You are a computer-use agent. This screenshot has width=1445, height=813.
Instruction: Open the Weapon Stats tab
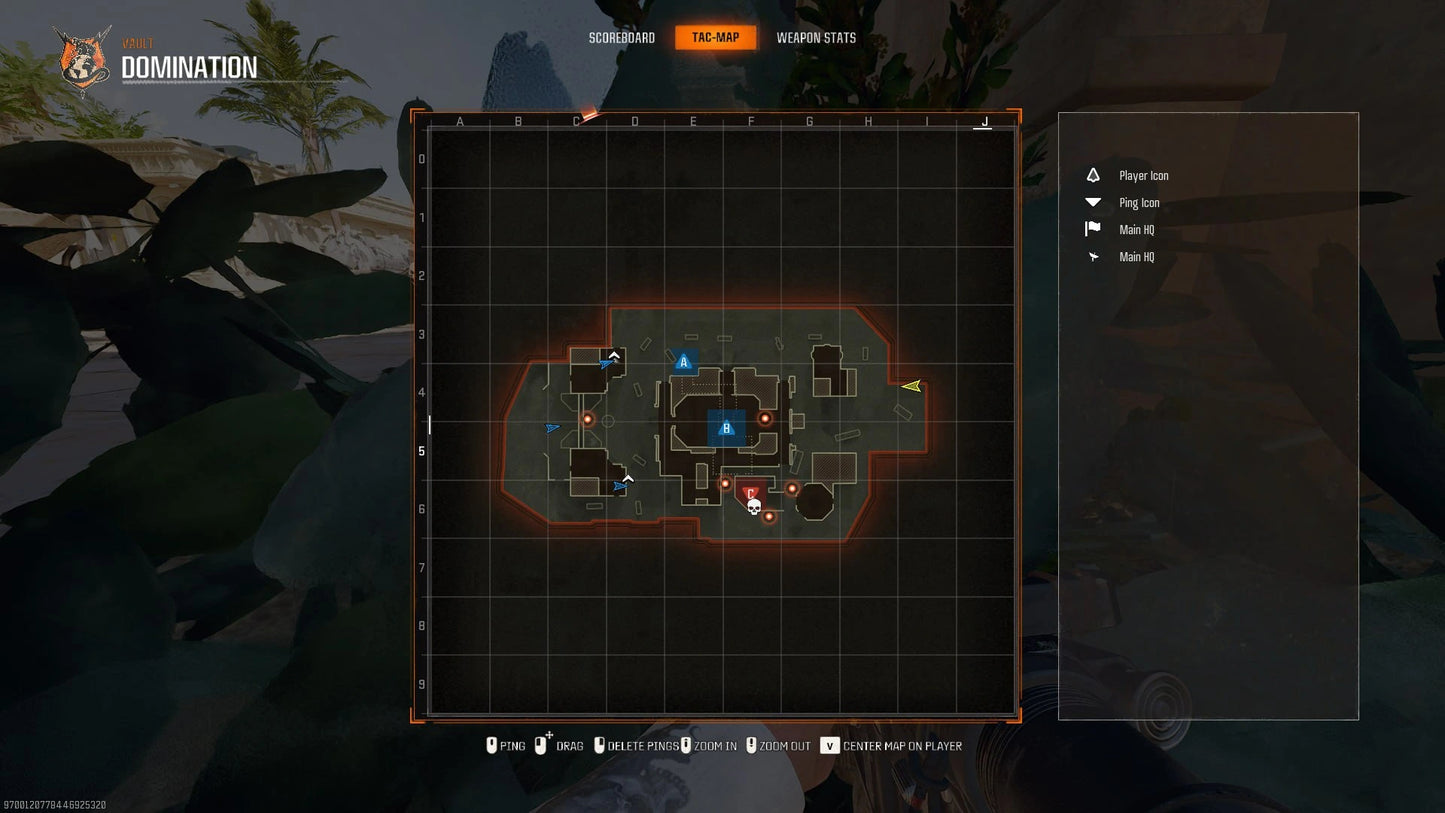pos(816,37)
